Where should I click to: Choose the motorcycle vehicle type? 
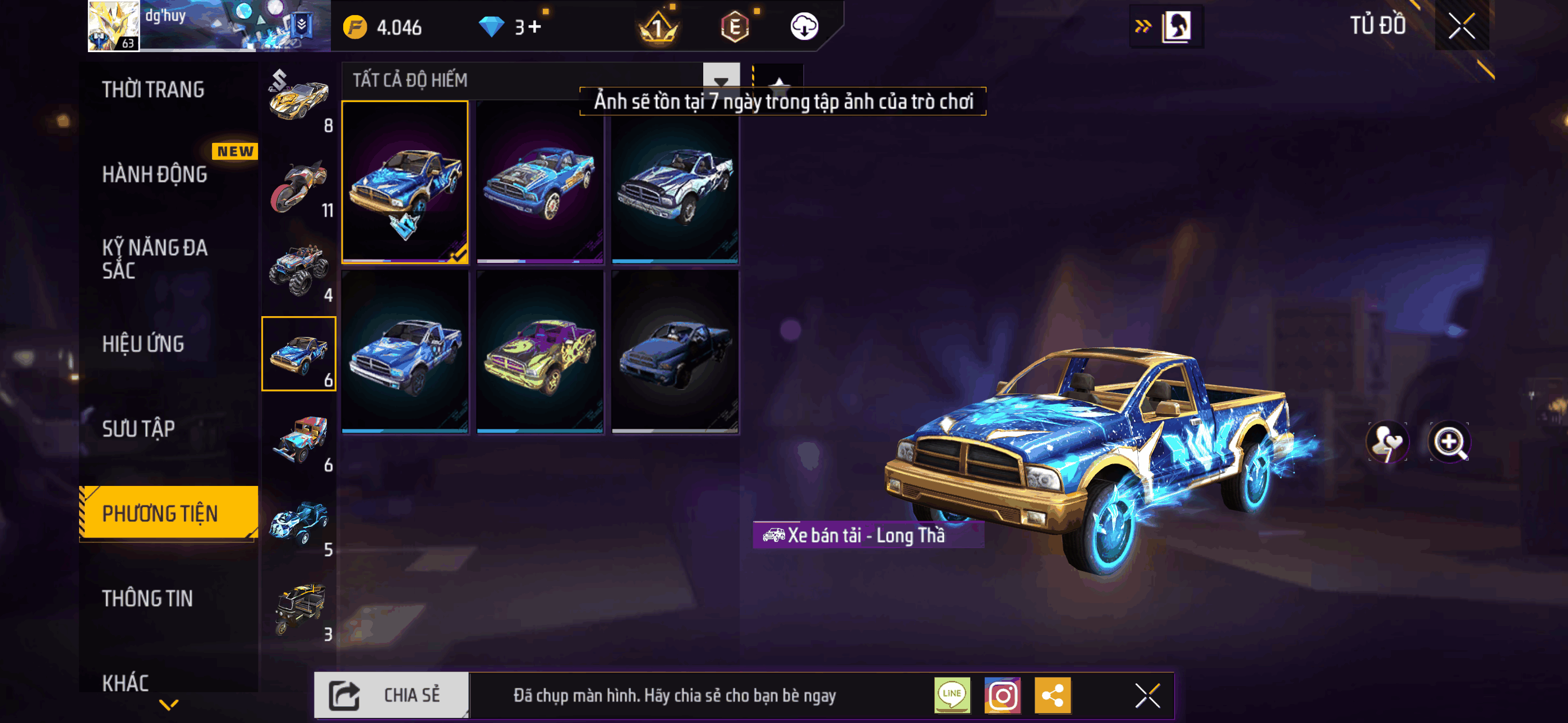coord(299,185)
